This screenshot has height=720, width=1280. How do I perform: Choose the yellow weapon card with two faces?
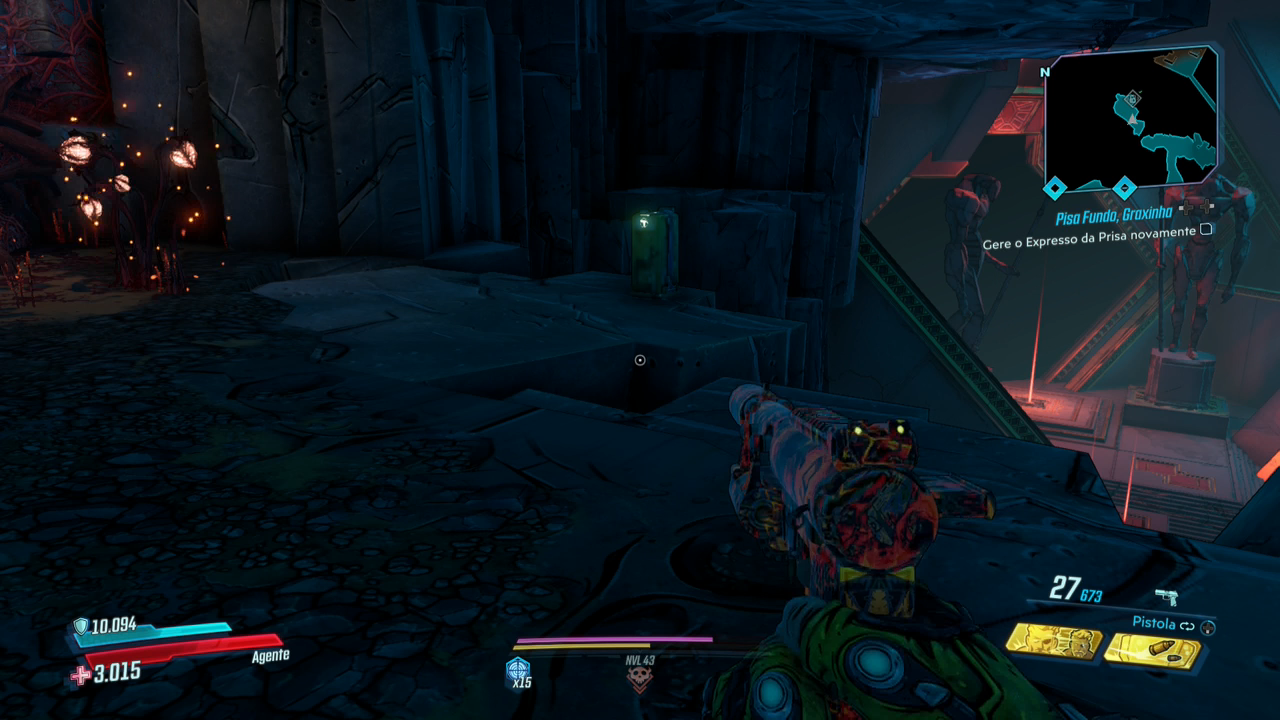[1053, 640]
